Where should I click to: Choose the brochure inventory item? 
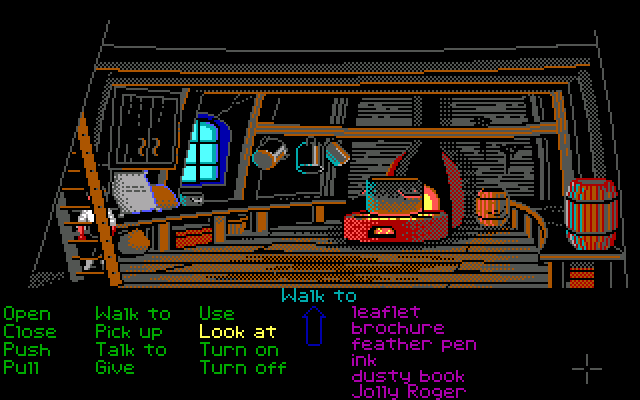click(x=398, y=328)
